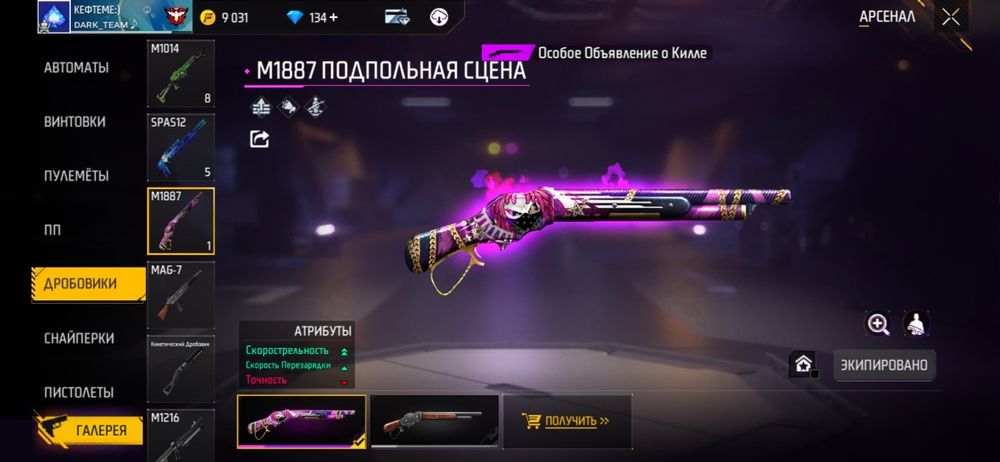Close the Арсенал screen
Viewport: 1000px width, 462px height.
click(x=951, y=16)
